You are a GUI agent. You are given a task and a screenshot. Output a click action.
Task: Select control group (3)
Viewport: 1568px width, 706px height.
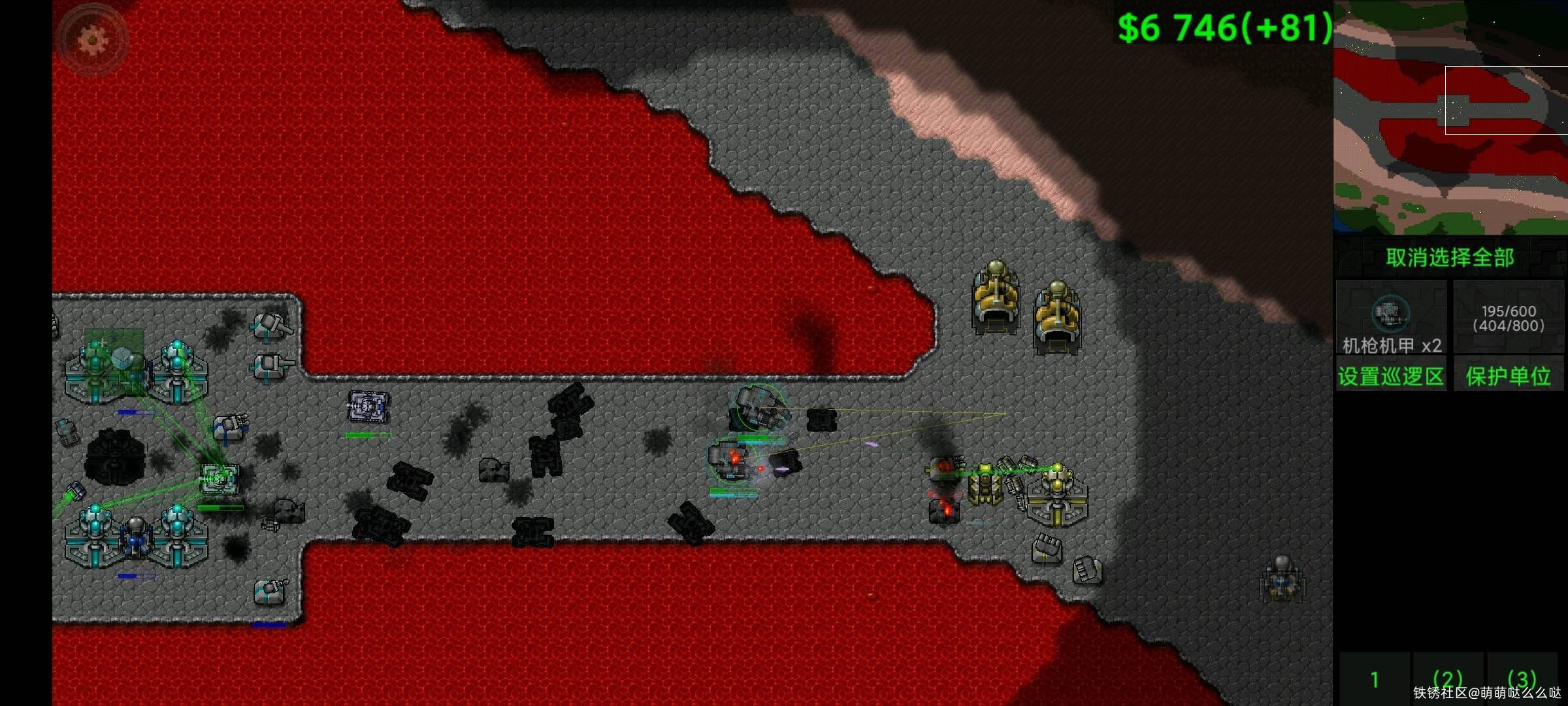coord(1522,680)
